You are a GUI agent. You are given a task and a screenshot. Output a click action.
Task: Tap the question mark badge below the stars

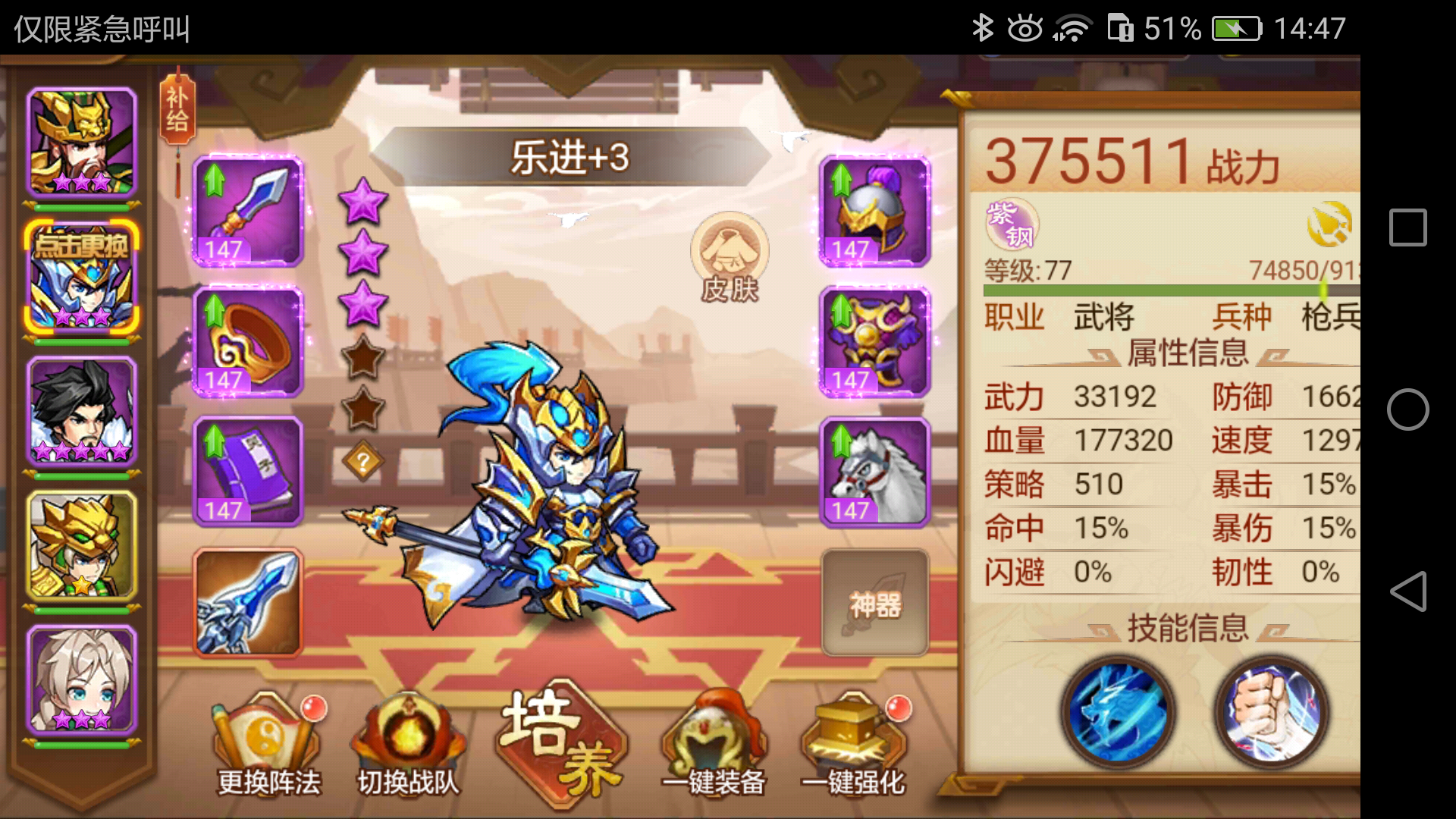point(362,461)
